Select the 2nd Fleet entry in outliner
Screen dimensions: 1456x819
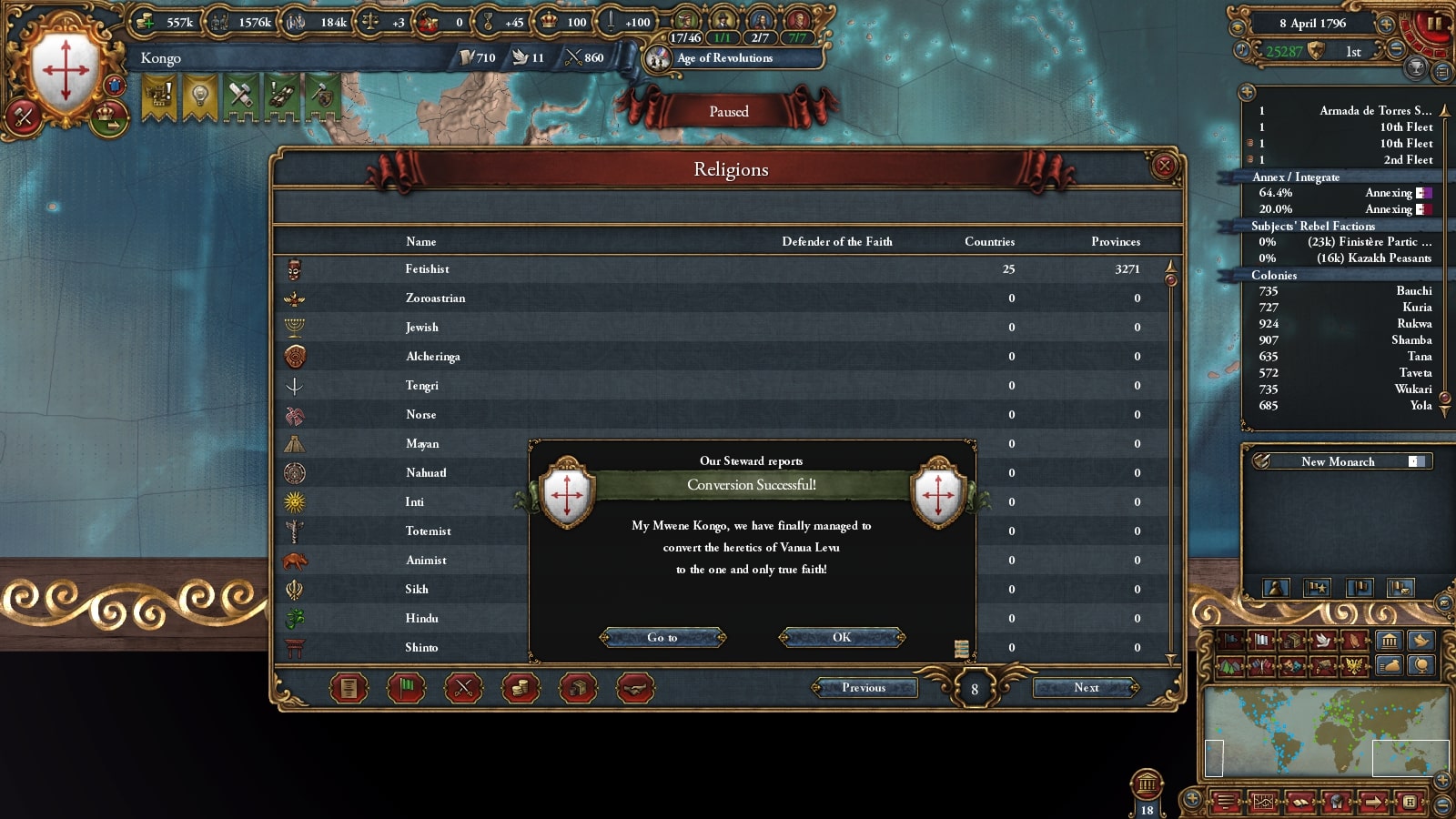[1407, 160]
